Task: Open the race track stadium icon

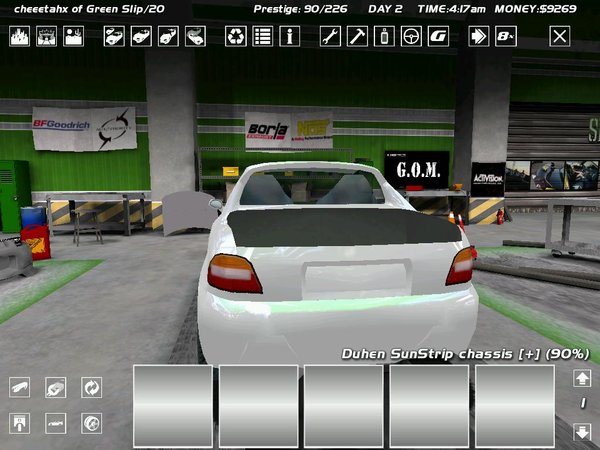Action: 47,37
